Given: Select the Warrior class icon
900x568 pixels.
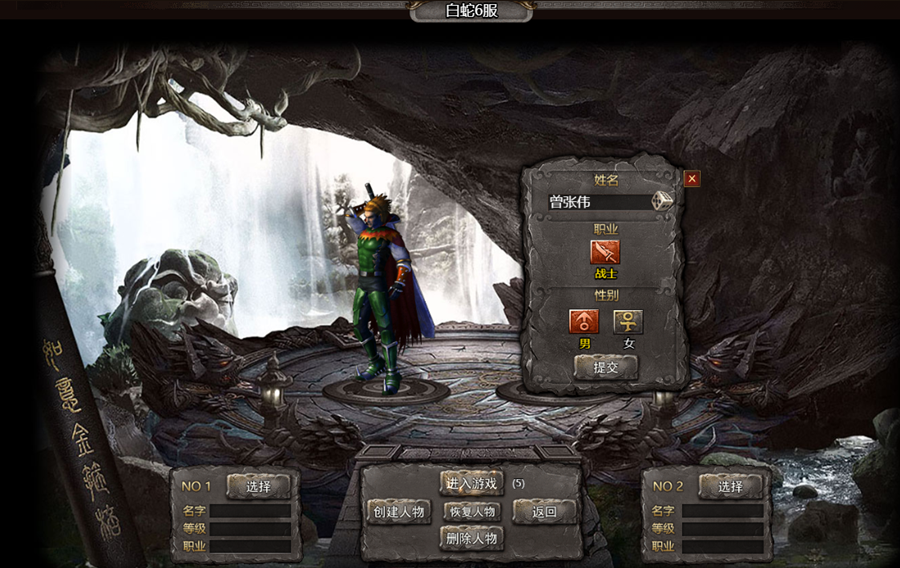Looking at the screenshot, I should pos(605,252).
